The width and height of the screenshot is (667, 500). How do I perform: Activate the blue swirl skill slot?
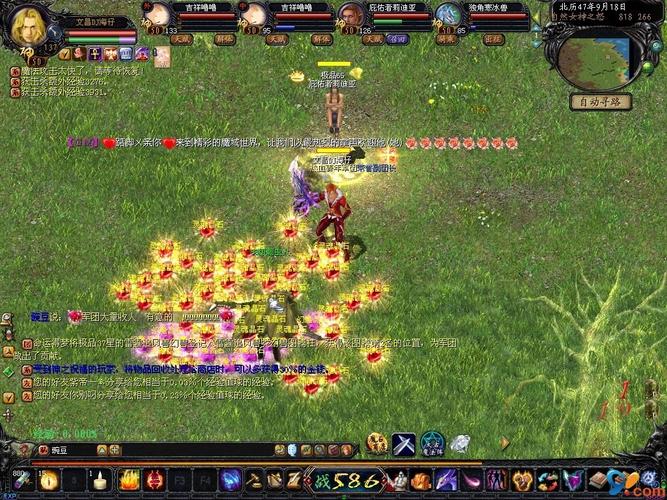coord(229,478)
